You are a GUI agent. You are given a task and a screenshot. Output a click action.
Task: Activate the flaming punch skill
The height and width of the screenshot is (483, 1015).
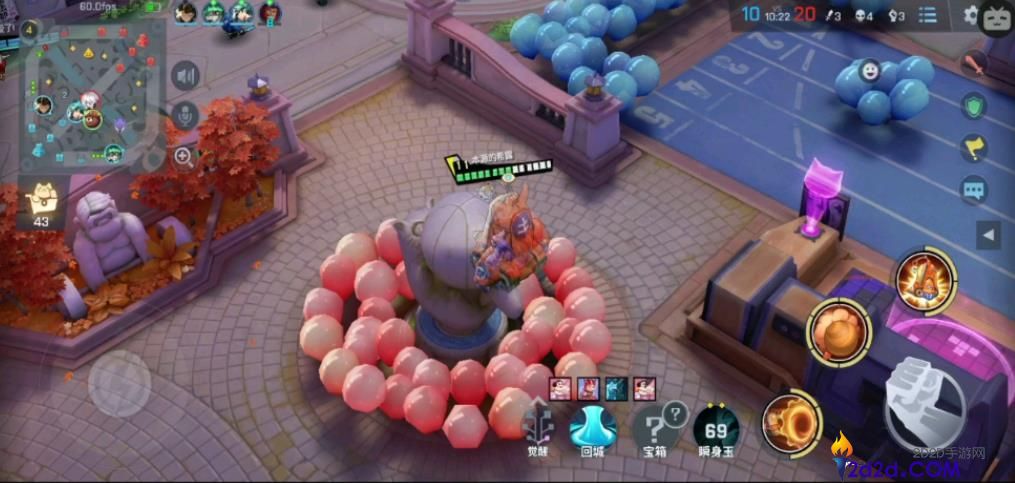point(791,421)
